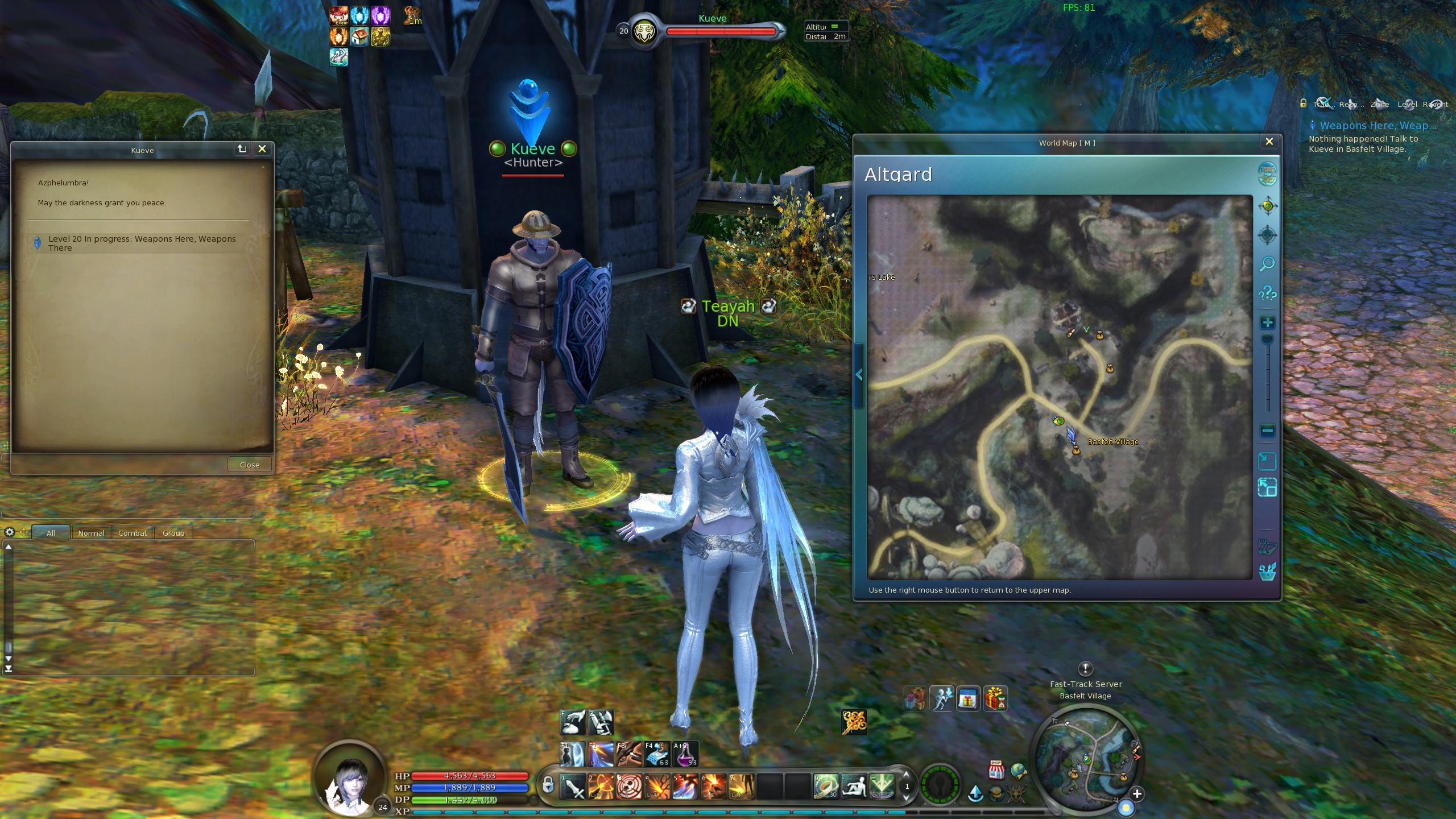The height and width of the screenshot is (819, 1456).
Task: Zoom out the world map with minus button
Action: pyautogui.click(x=1267, y=431)
